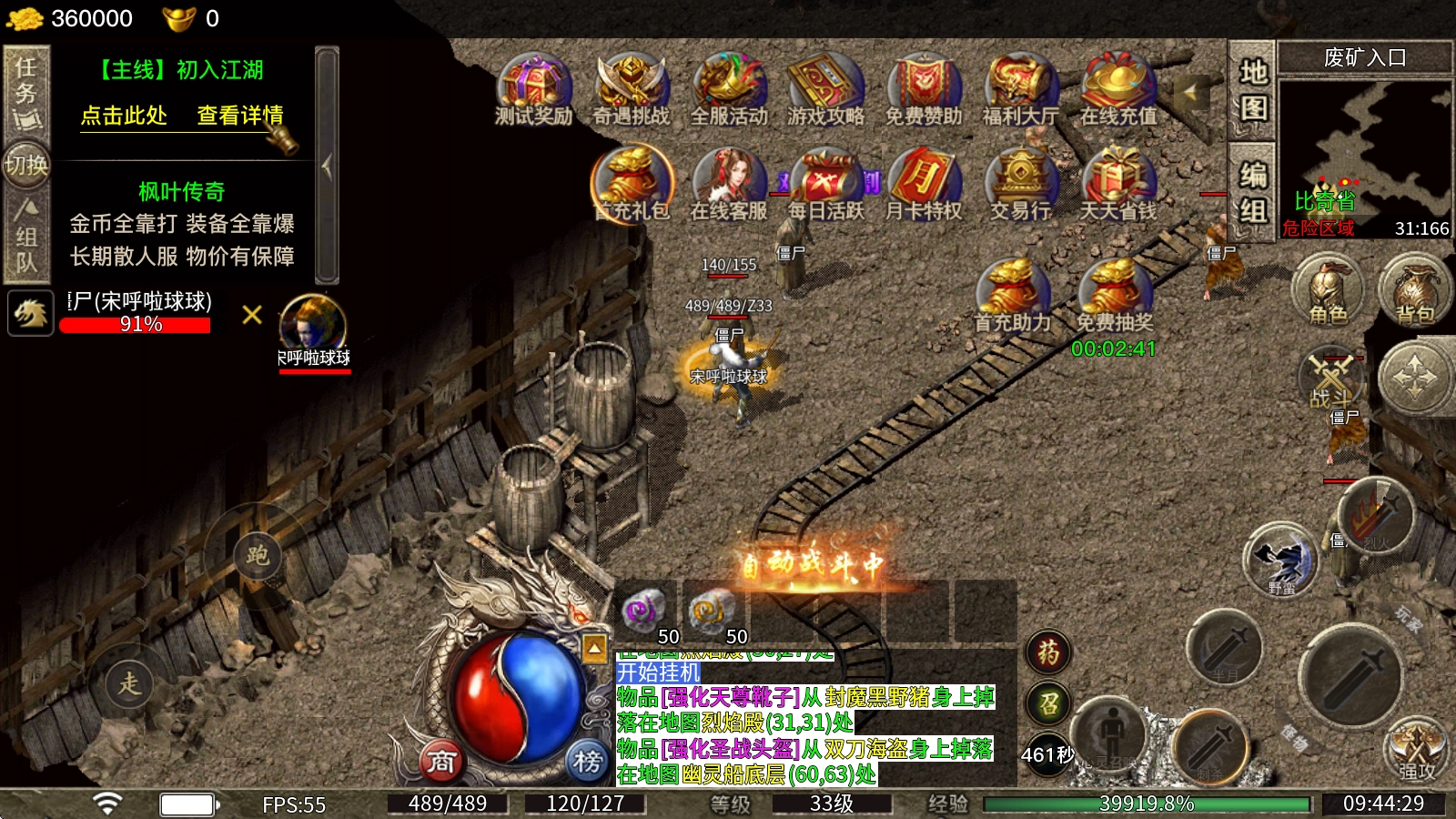Open the 商 shop button
1456x819 pixels.
(x=441, y=761)
